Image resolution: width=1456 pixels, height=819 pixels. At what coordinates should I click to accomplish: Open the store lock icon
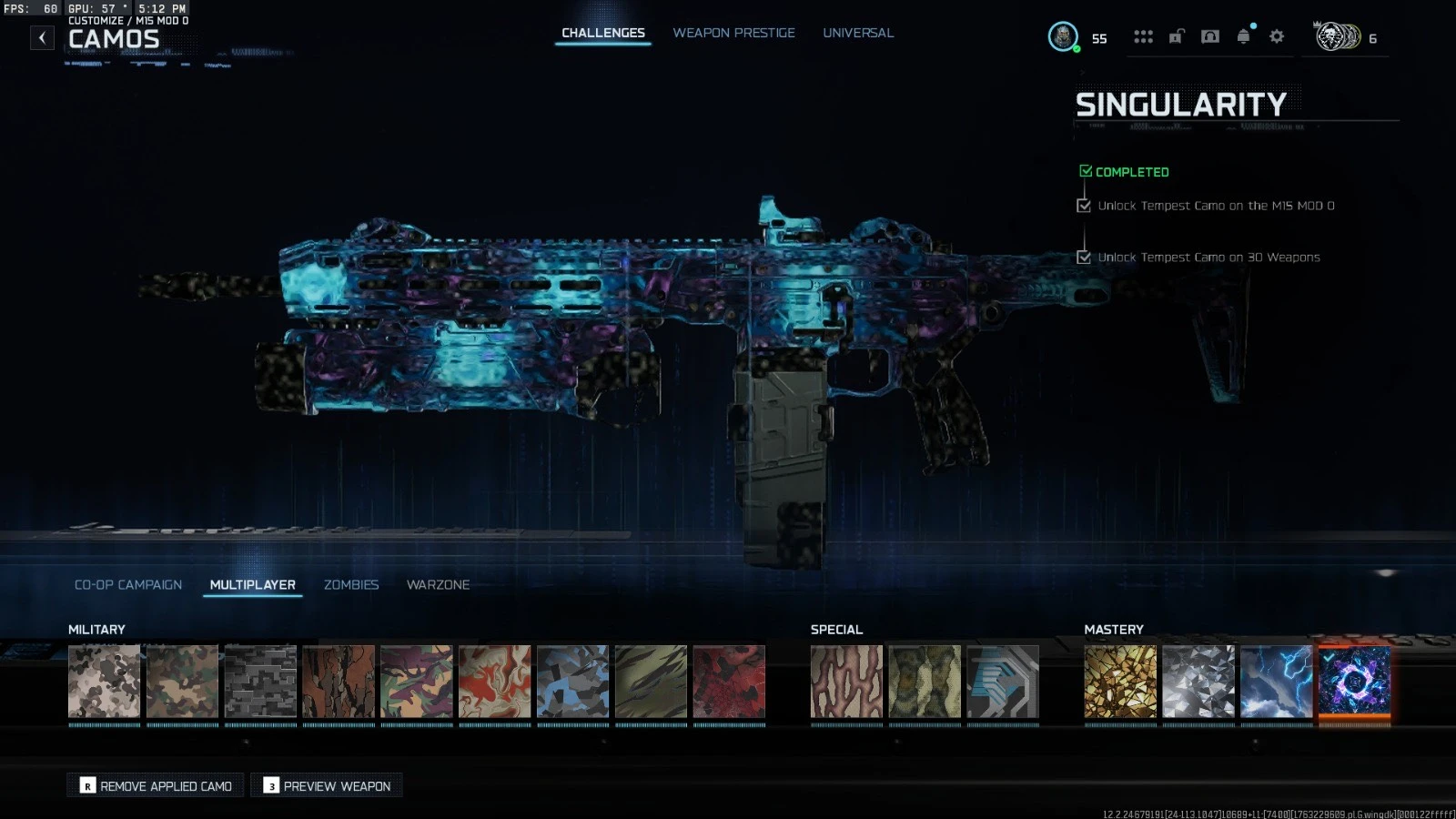click(1177, 36)
